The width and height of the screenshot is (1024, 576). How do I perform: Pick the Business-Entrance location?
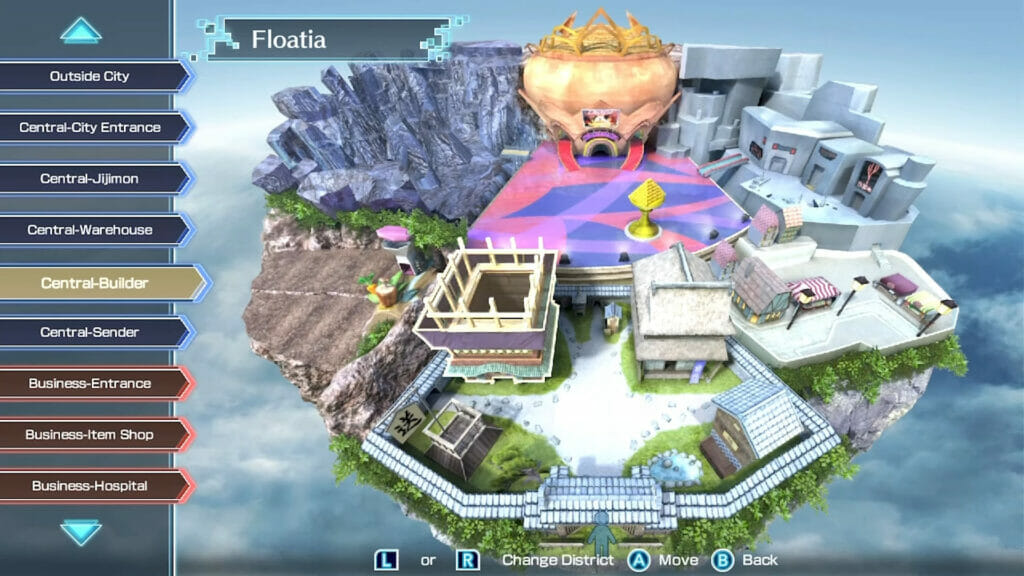[90, 383]
